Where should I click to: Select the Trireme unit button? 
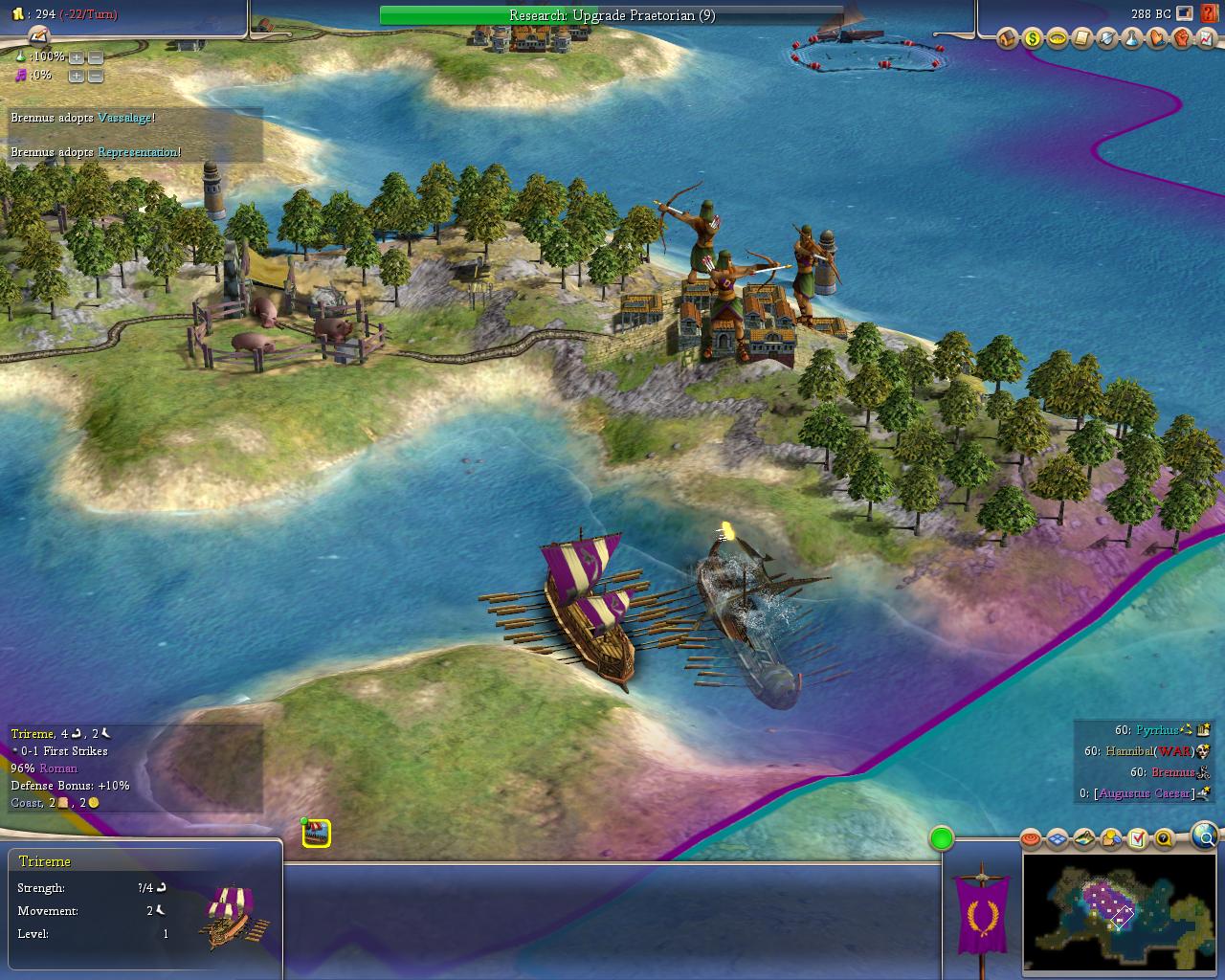[317, 834]
